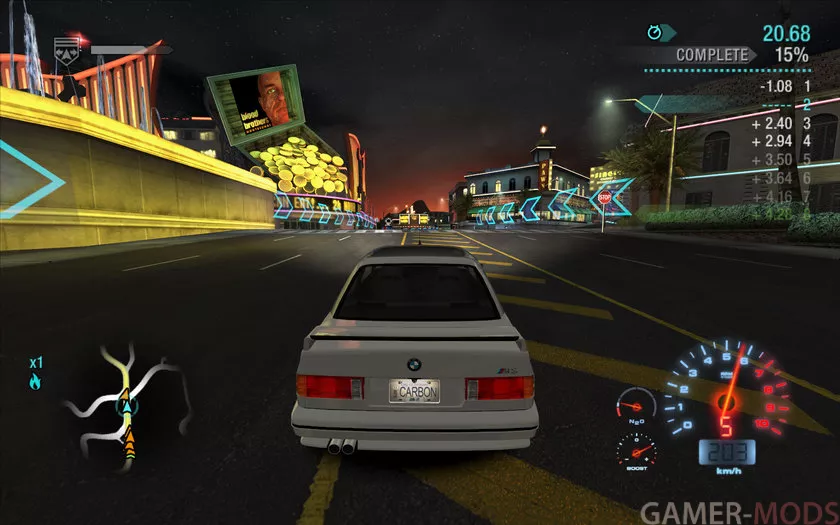This screenshot has height=525, width=840.
Task: Click the blue flame multiplier icon
Action: point(36,382)
